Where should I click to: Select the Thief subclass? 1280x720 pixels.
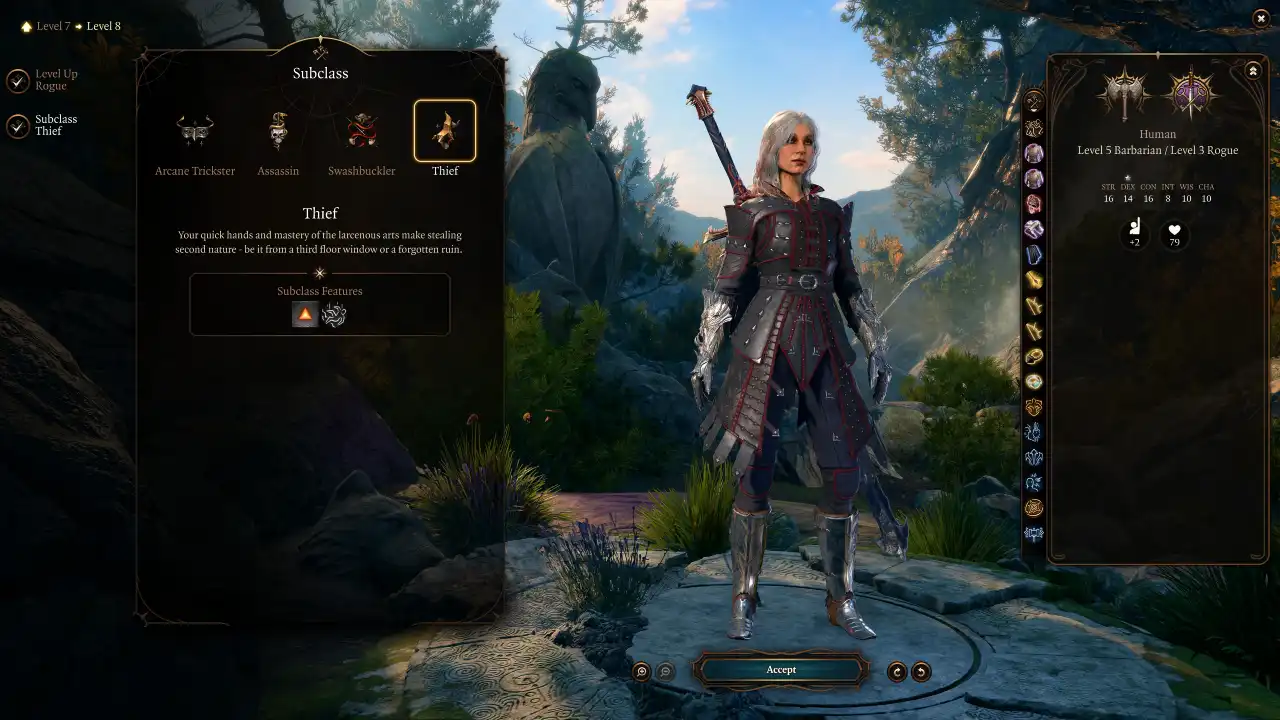(445, 130)
